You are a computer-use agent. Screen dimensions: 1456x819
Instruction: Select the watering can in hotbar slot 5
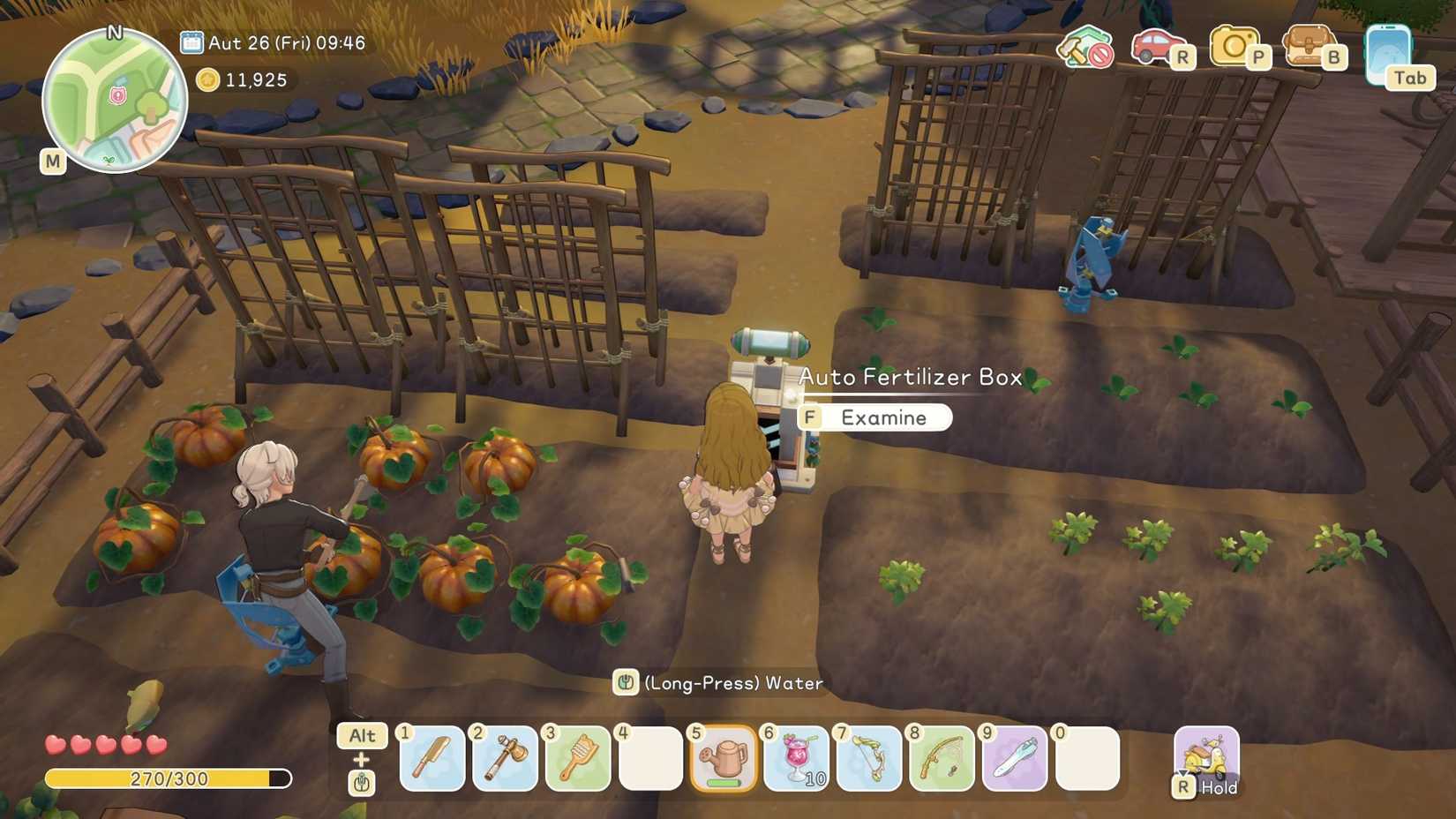click(x=724, y=761)
